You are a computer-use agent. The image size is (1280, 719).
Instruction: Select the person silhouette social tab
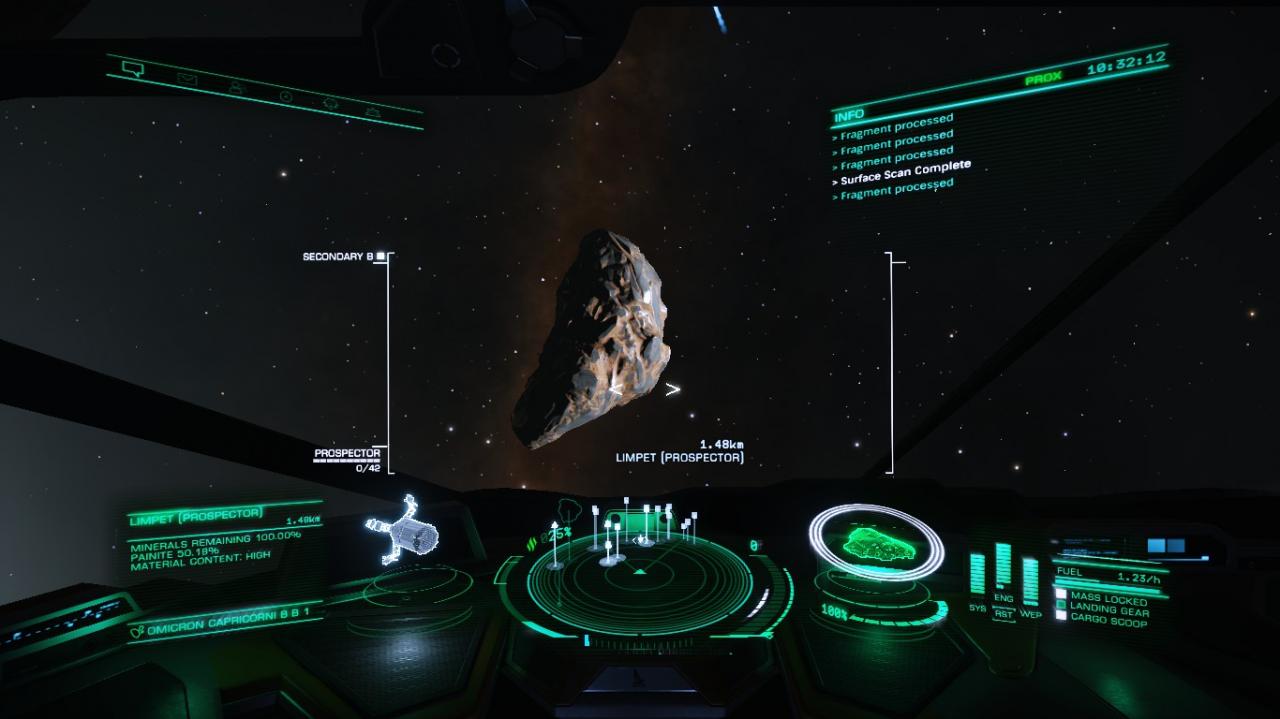pos(237,87)
